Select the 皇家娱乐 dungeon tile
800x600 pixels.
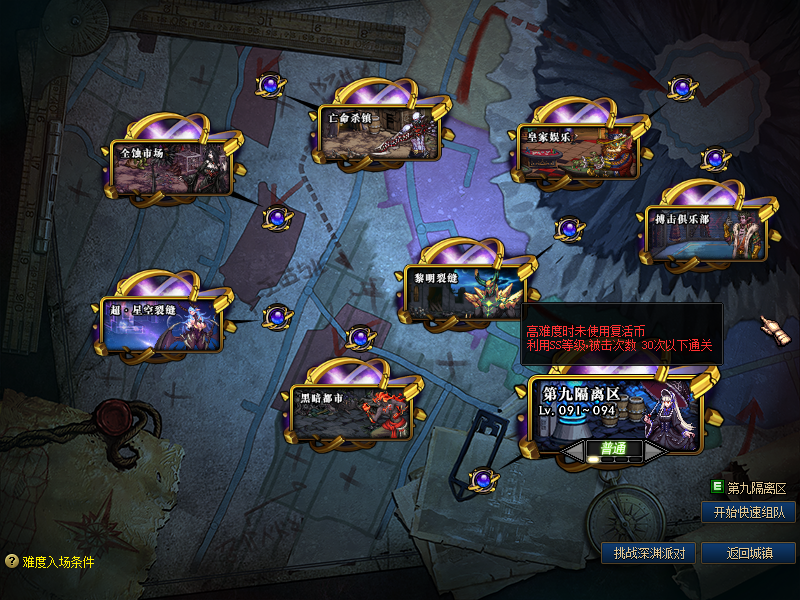click(578, 152)
